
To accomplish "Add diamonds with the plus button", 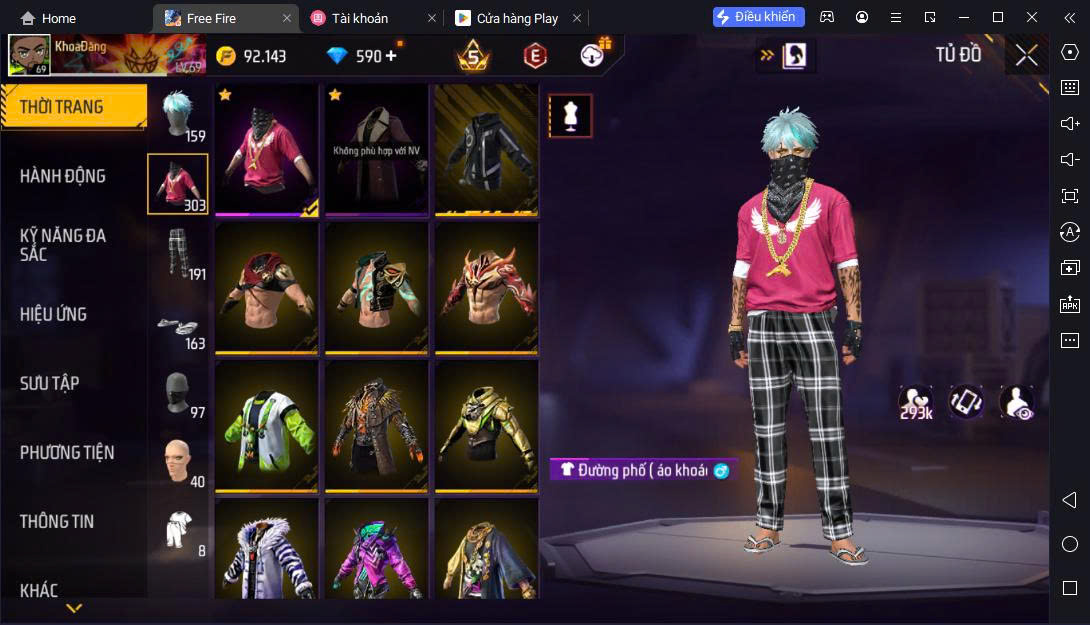I will point(391,56).
